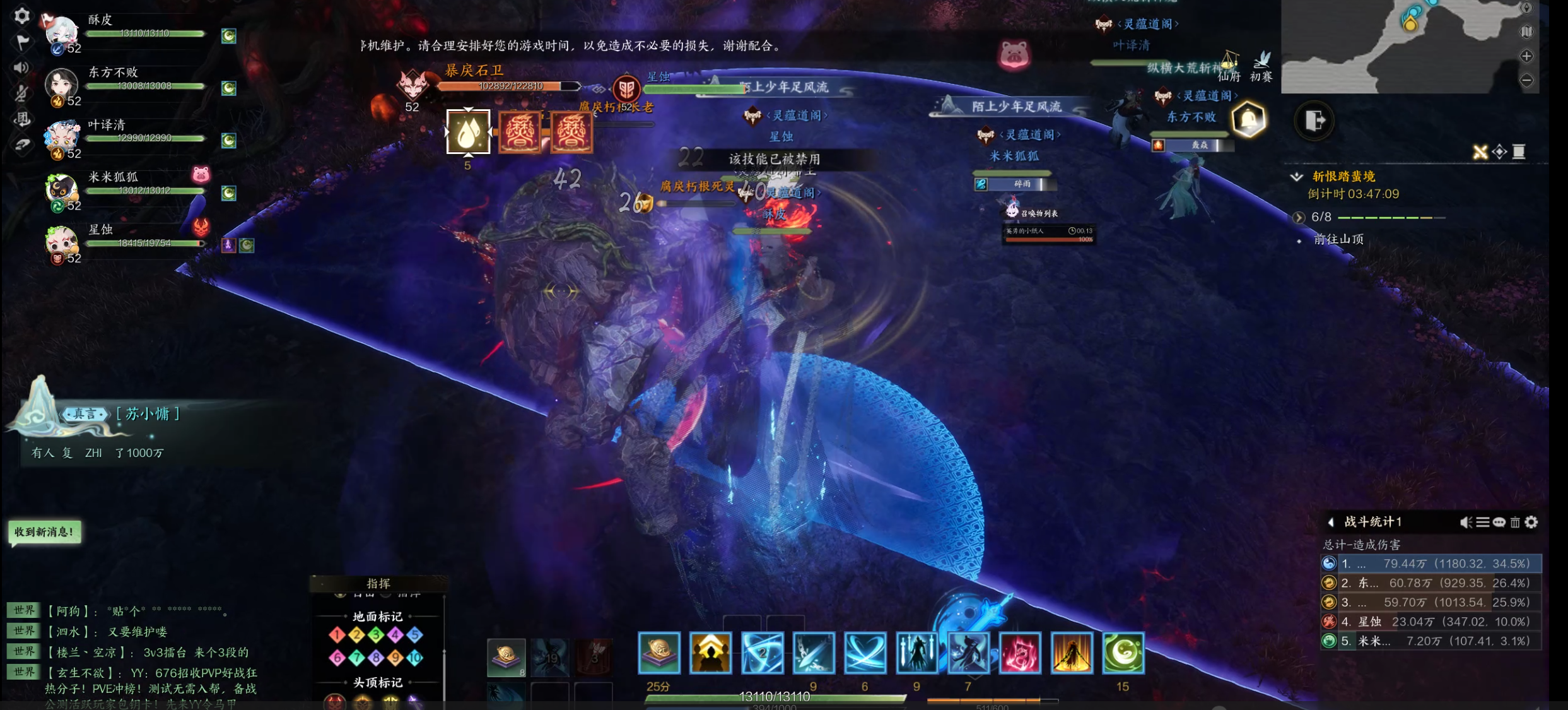The width and height of the screenshot is (1568, 710).
Task: Click the exit dungeon door button
Action: coord(1314,120)
